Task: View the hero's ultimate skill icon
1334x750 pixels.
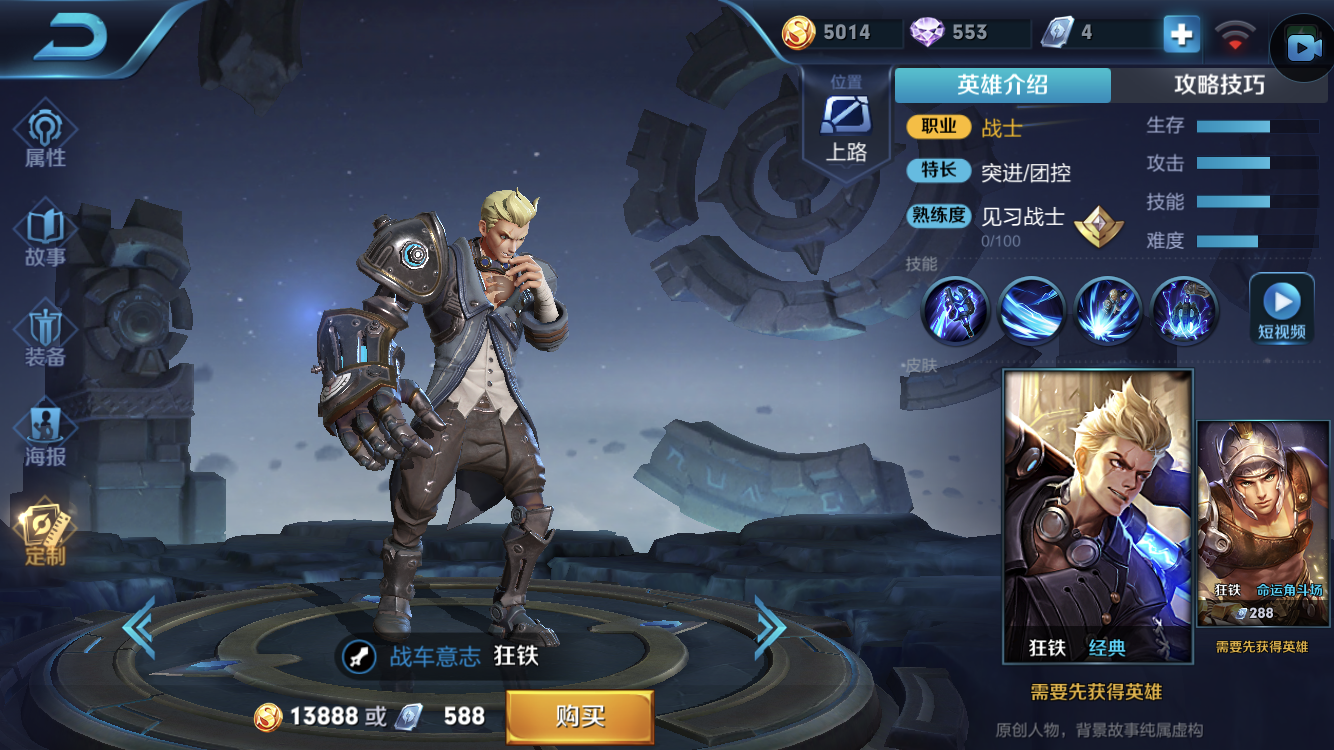Action: [x=1183, y=310]
